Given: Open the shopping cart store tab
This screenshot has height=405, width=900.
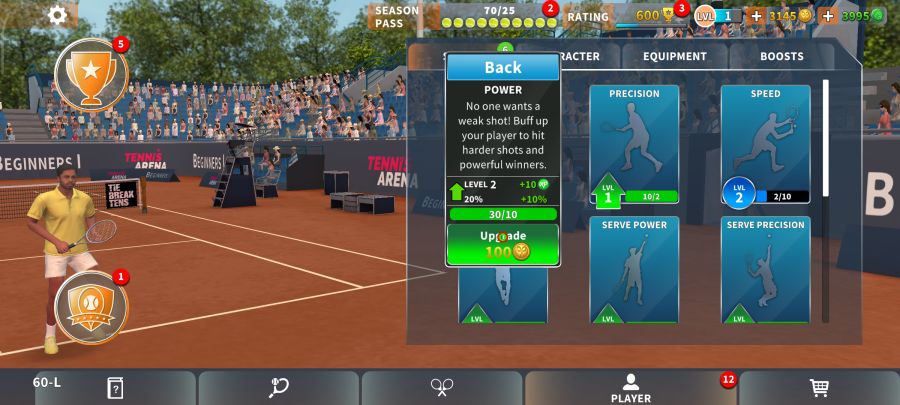Looking at the screenshot, I should click(818, 388).
